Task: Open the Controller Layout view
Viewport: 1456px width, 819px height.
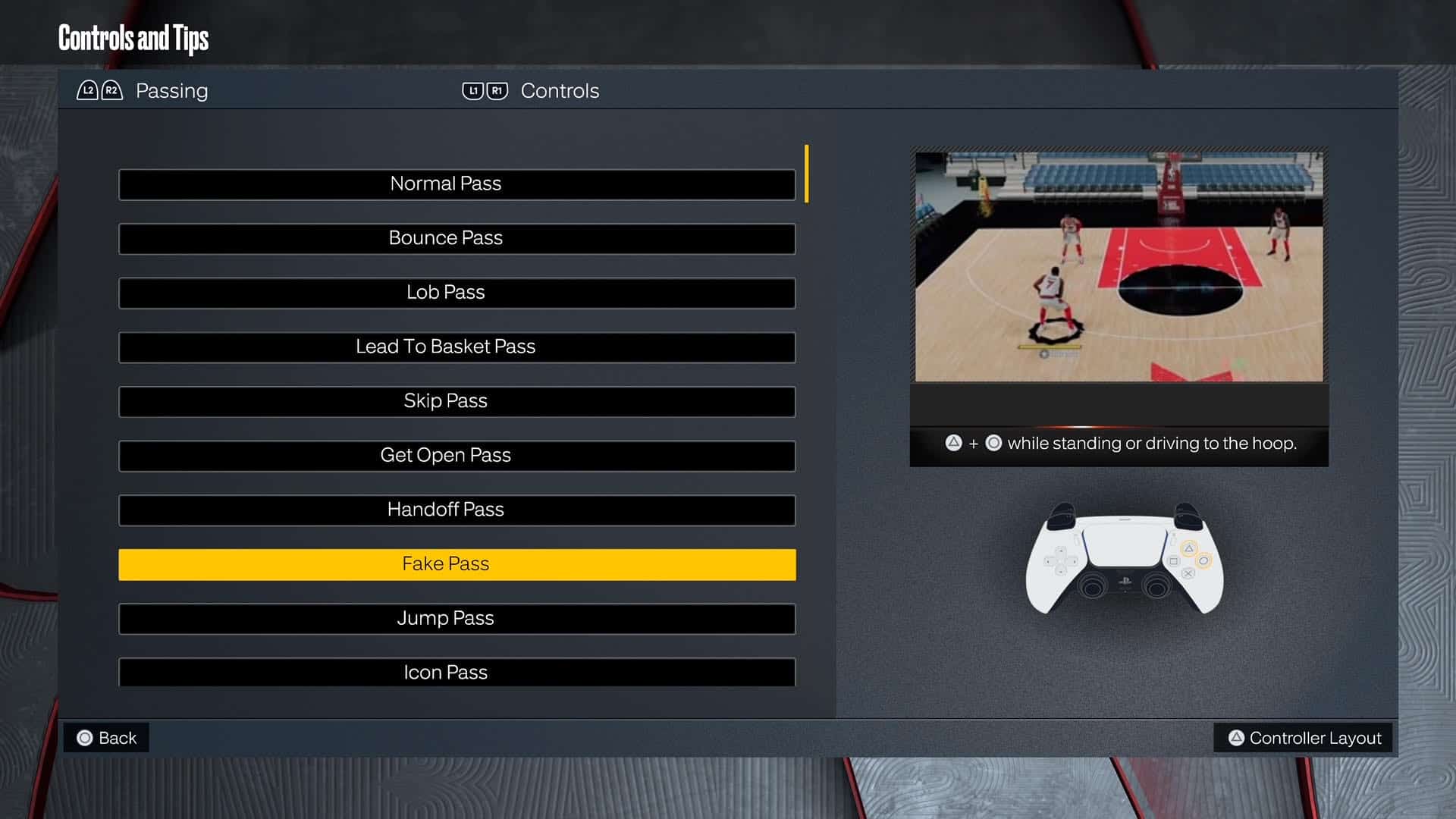Action: point(1303,737)
